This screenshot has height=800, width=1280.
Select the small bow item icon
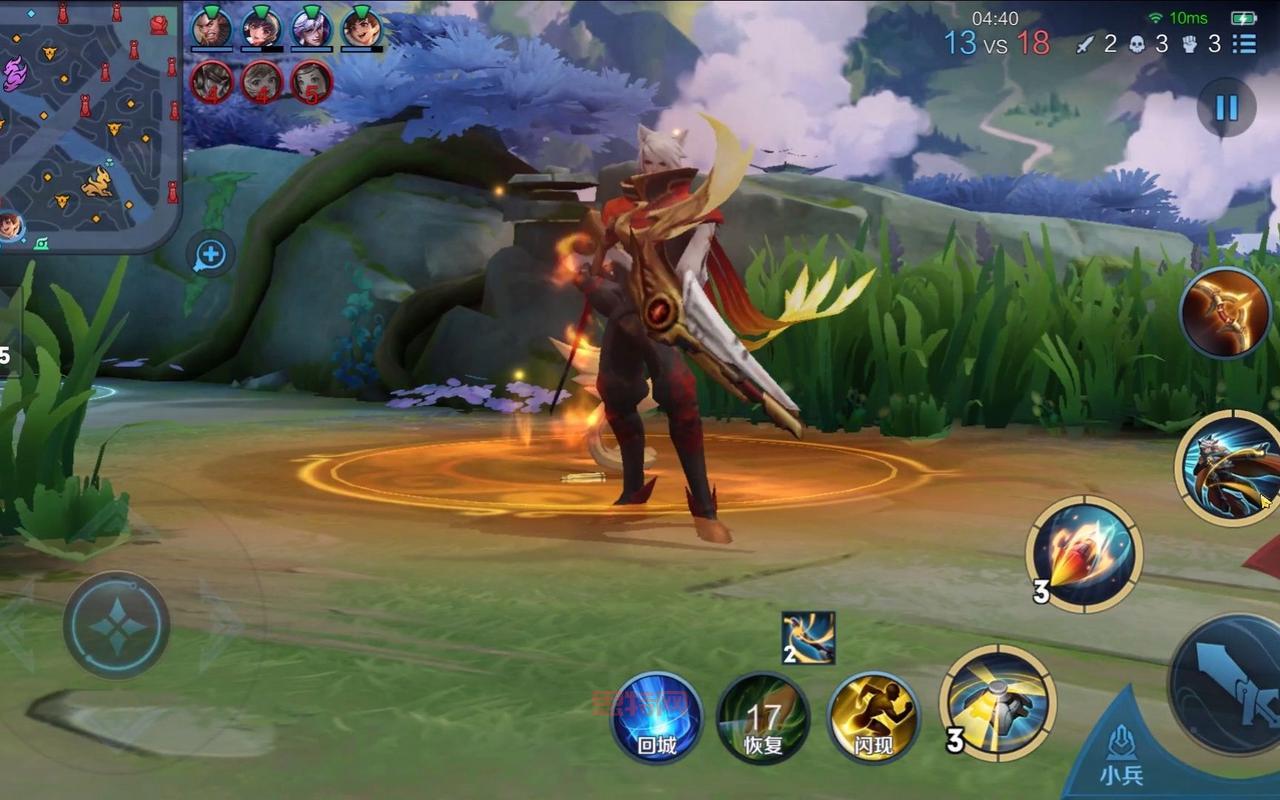pyautogui.click(x=808, y=638)
